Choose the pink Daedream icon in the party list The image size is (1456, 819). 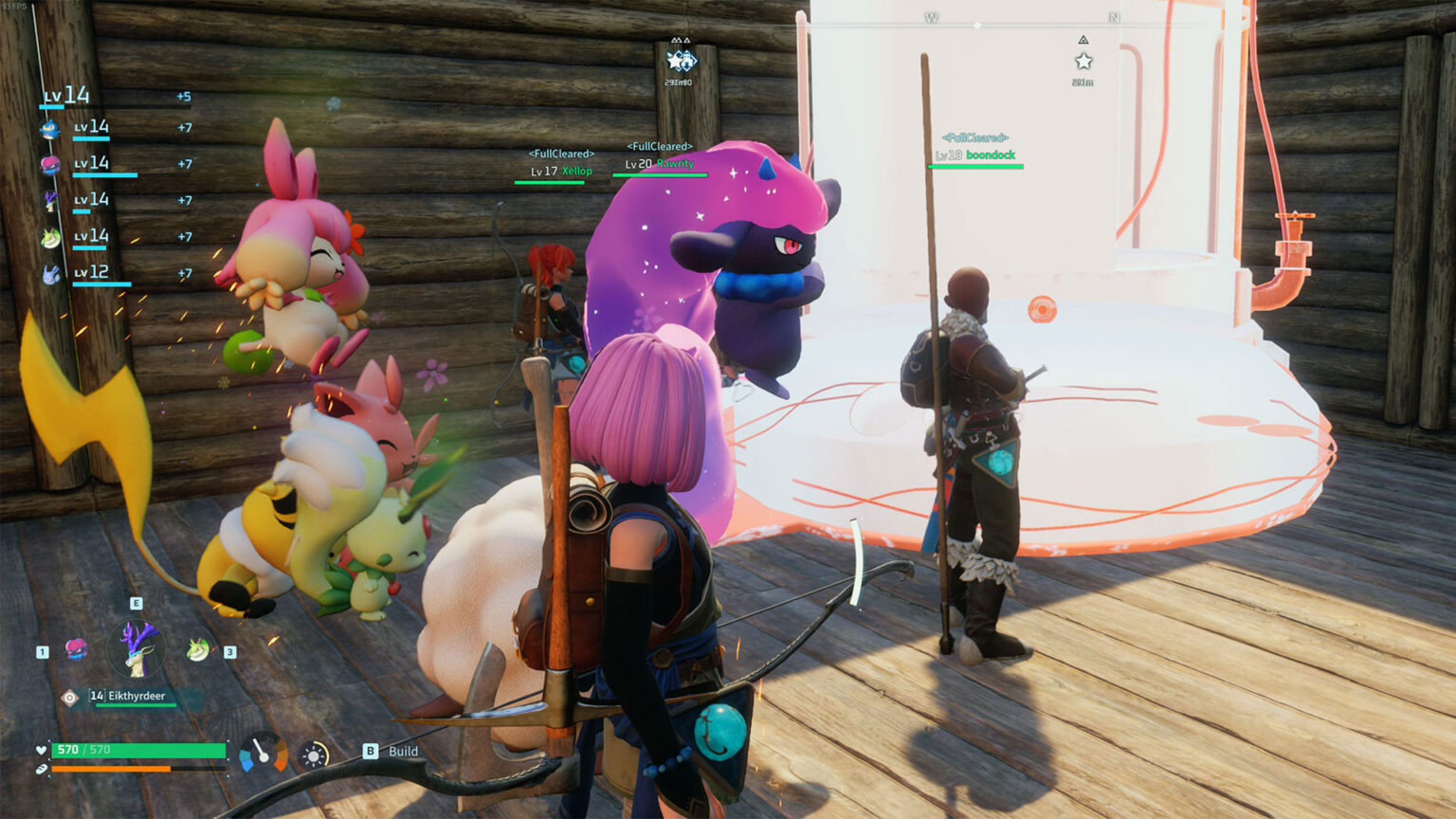[50, 165]
